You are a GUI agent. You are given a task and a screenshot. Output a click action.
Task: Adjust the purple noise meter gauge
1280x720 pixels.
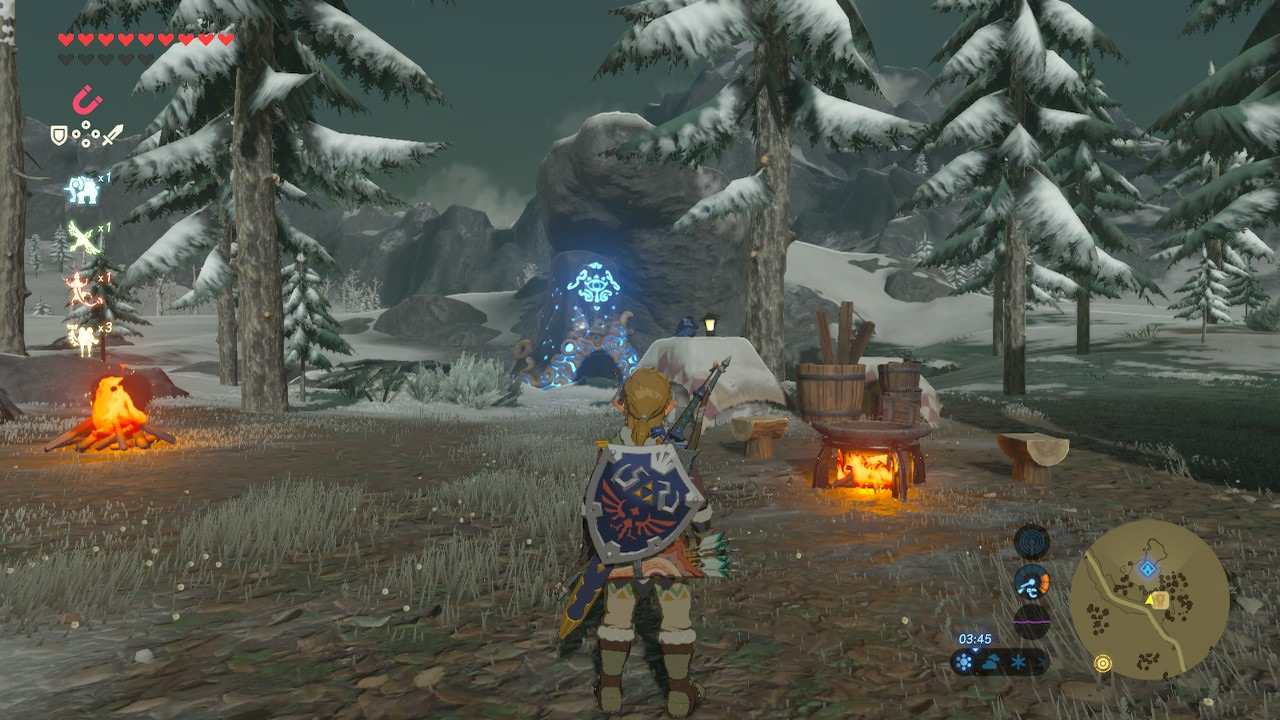1032,620
